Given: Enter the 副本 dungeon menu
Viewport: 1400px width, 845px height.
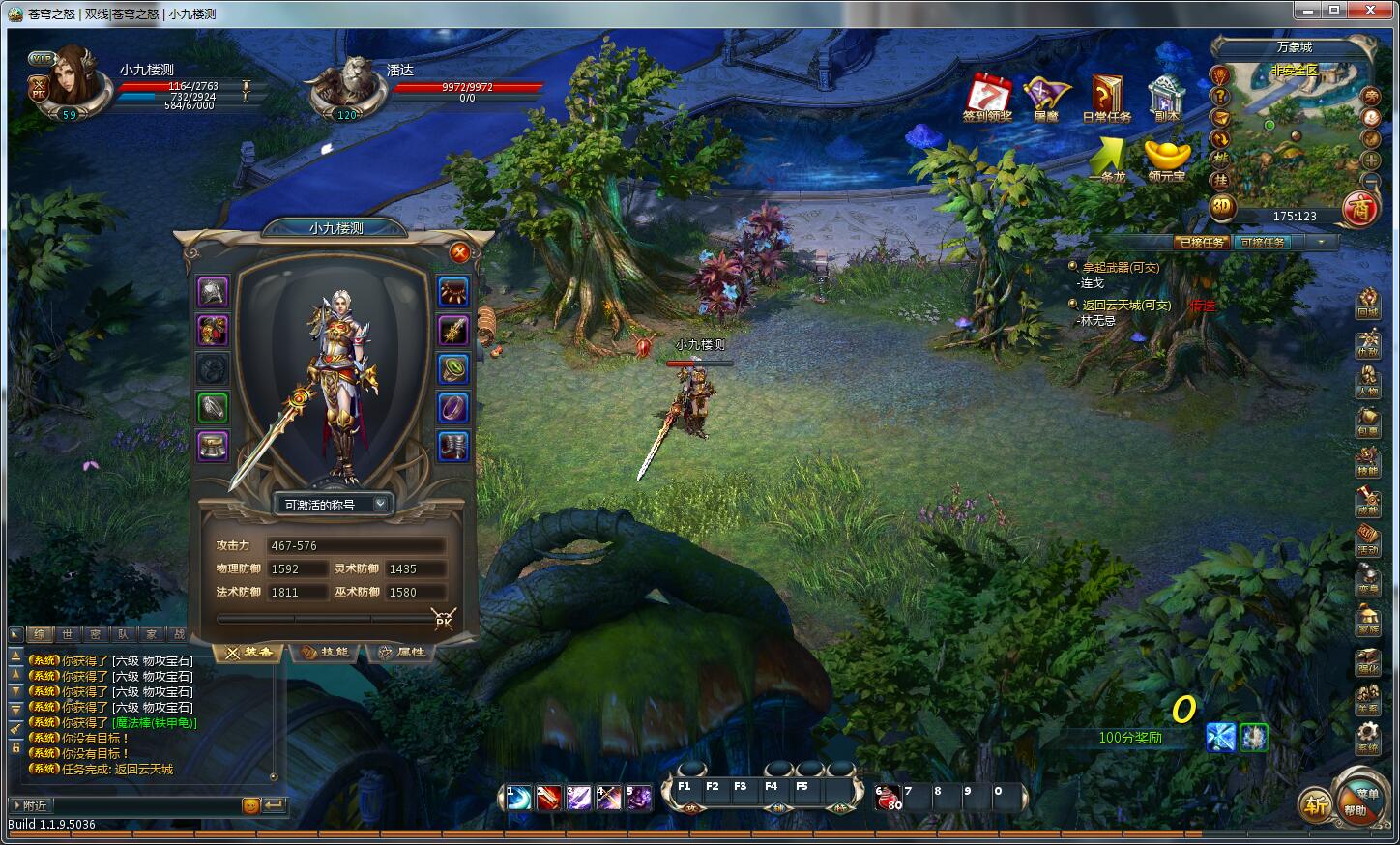Looking at the screenshot, I should [1166, 98].
